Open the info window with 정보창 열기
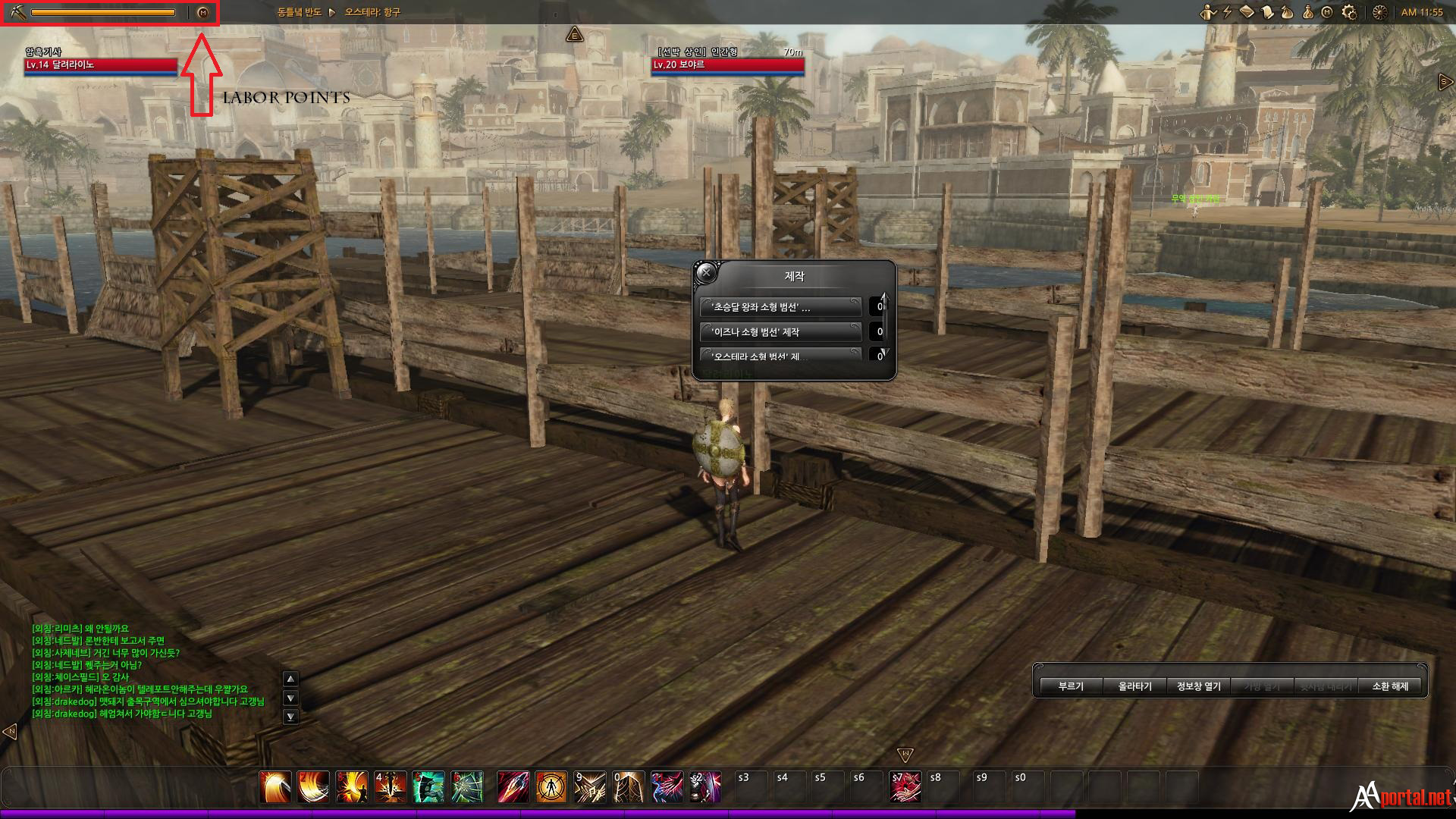 pos(1198,686)
